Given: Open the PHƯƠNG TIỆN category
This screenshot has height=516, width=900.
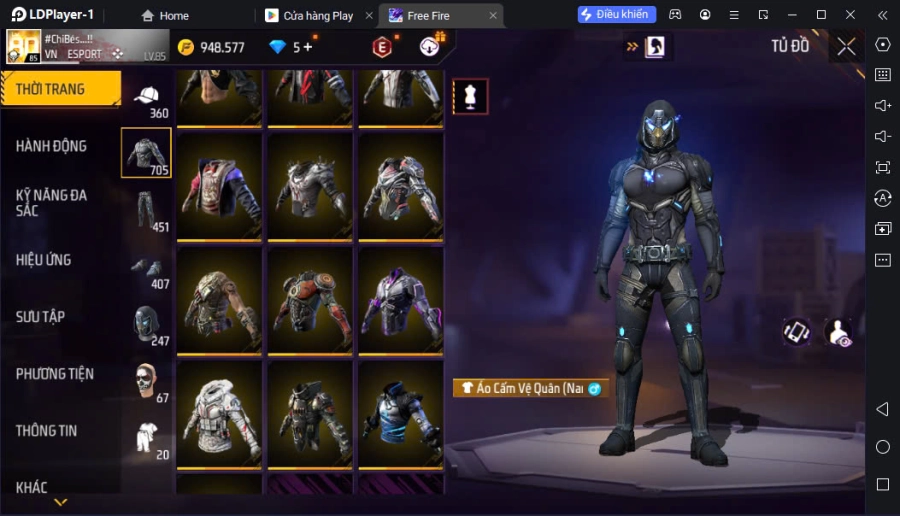Looking at the screenshot, I should [x=55, y=374].
